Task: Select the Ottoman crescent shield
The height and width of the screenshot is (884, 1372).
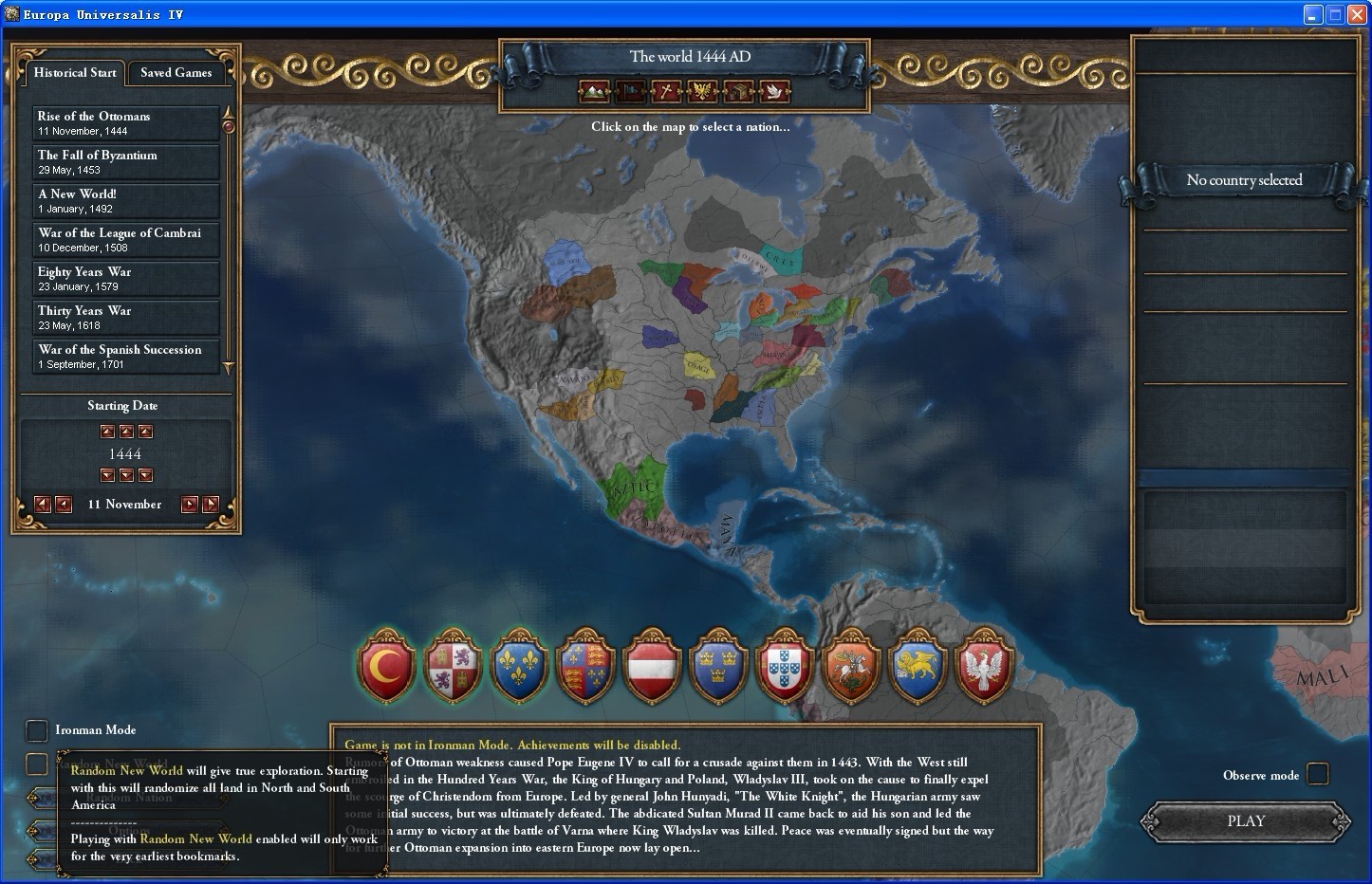Action: (386, 666)
